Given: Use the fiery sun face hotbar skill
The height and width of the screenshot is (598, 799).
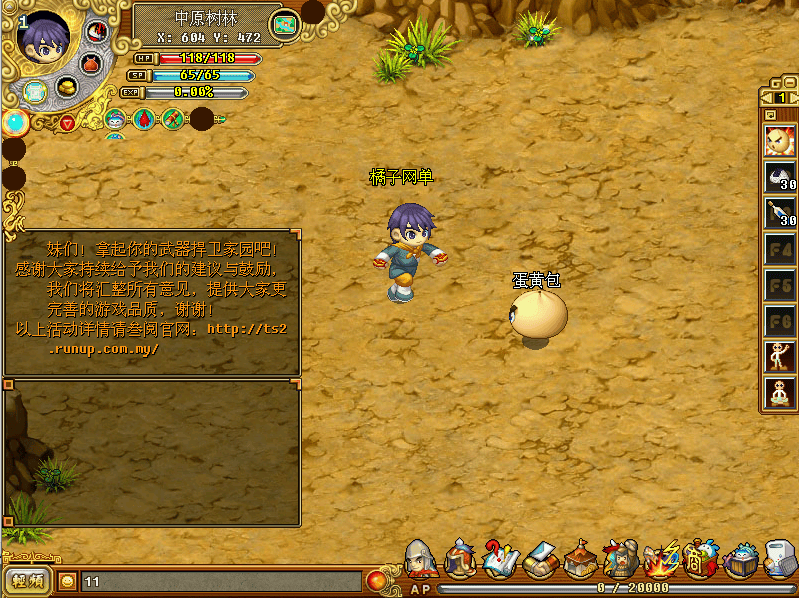Looking at the screenshot, I should click(x=780, y=141).
